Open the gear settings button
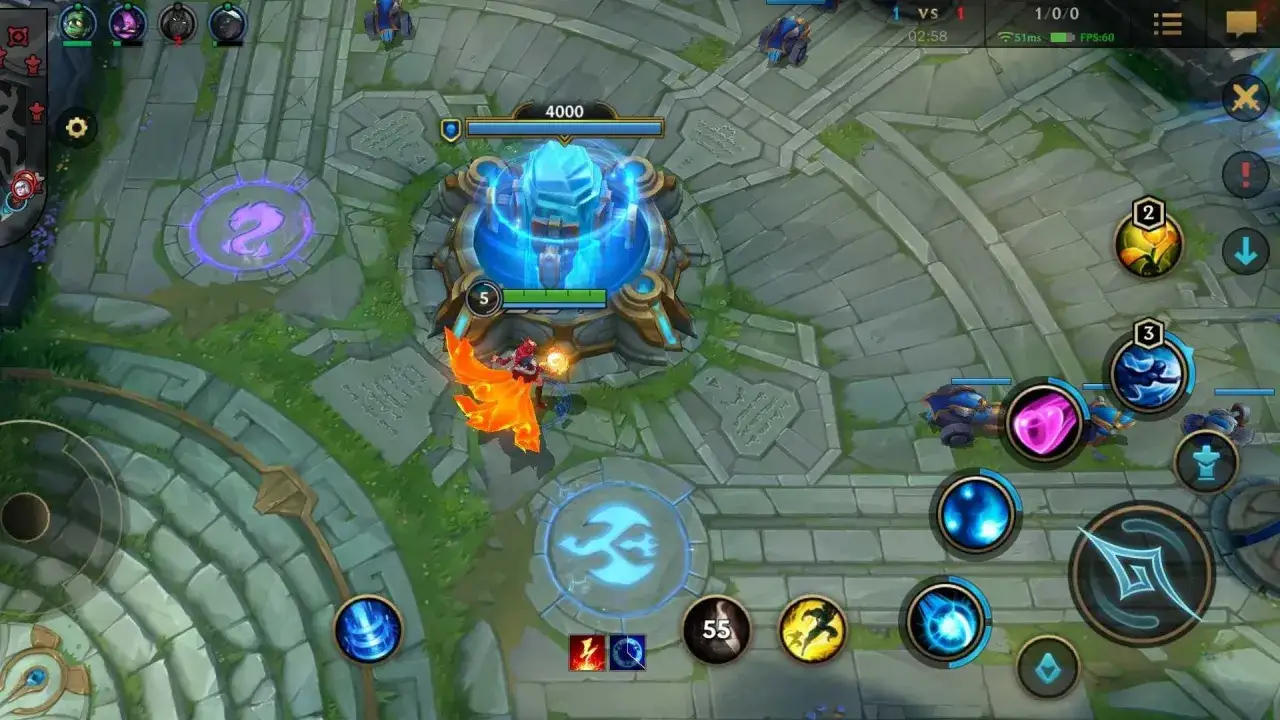 coord(77,128)
